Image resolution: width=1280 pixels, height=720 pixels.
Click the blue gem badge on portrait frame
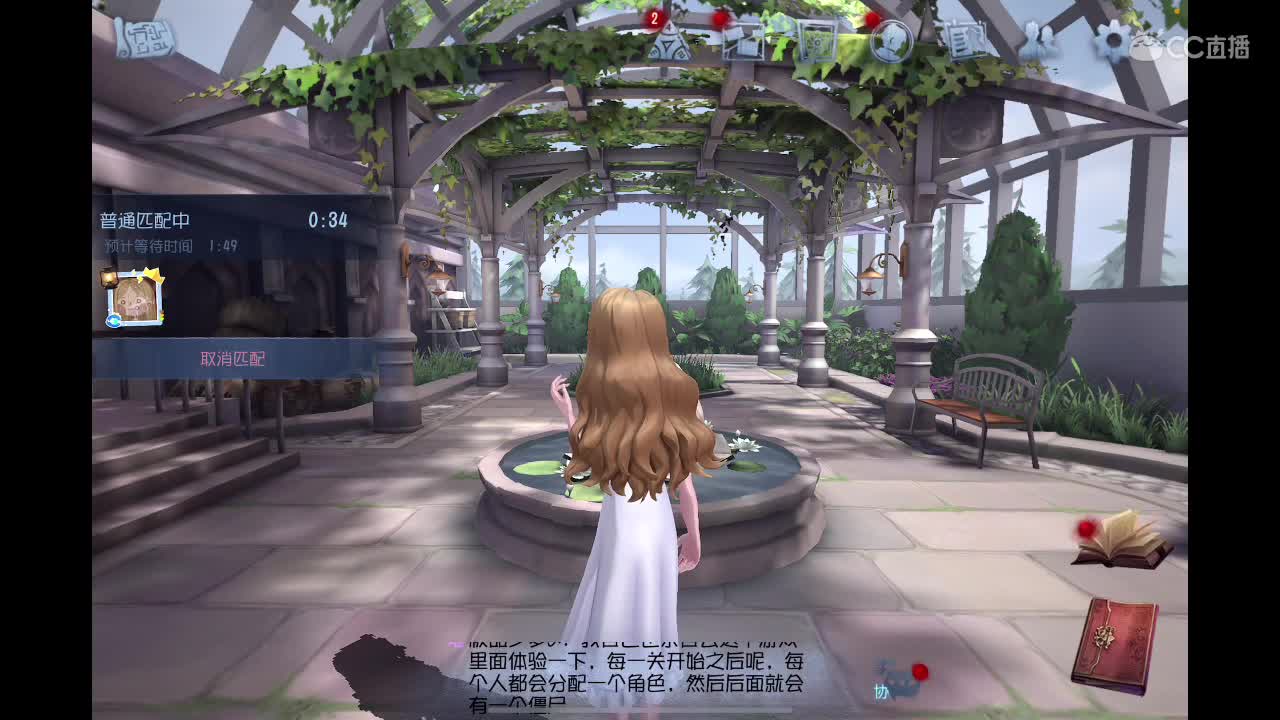click(x=114, y=318)
